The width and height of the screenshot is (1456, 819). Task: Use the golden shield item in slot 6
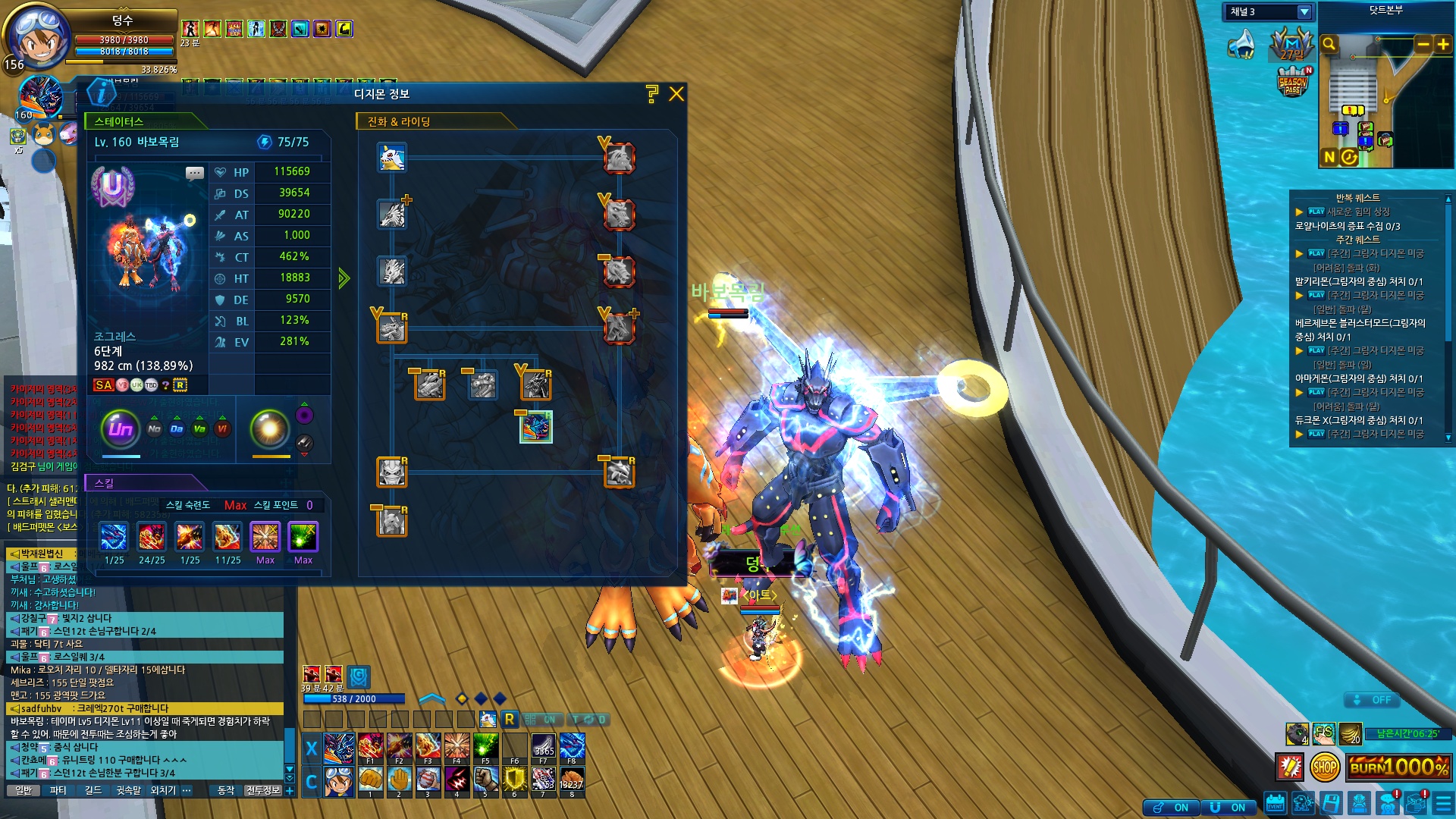514,779
